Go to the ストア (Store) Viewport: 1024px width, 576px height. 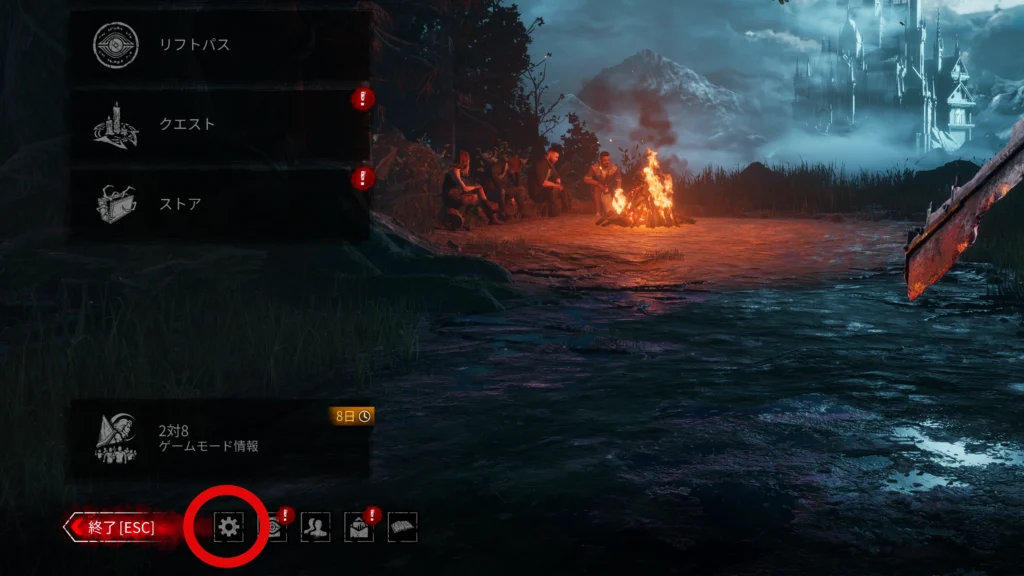[x=220, y=204]
